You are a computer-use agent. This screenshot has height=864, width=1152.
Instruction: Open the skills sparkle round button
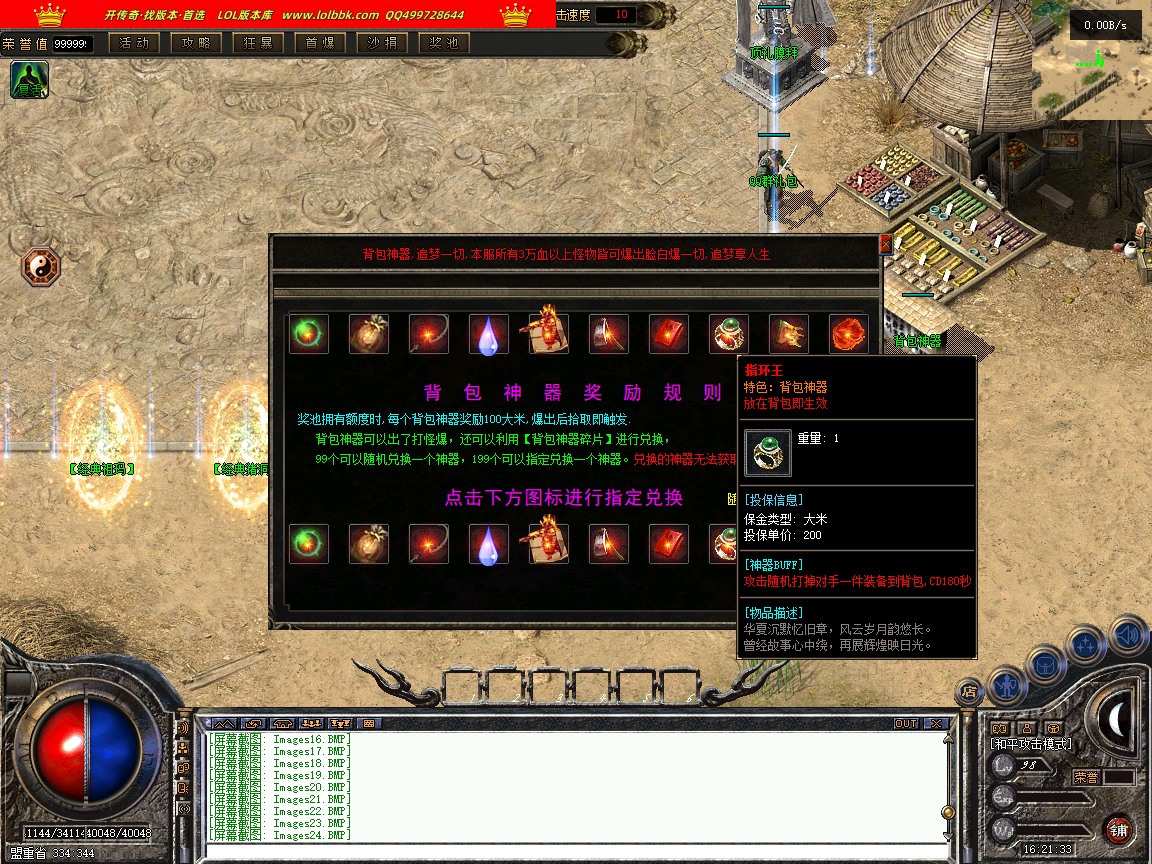pos(1086,645)
